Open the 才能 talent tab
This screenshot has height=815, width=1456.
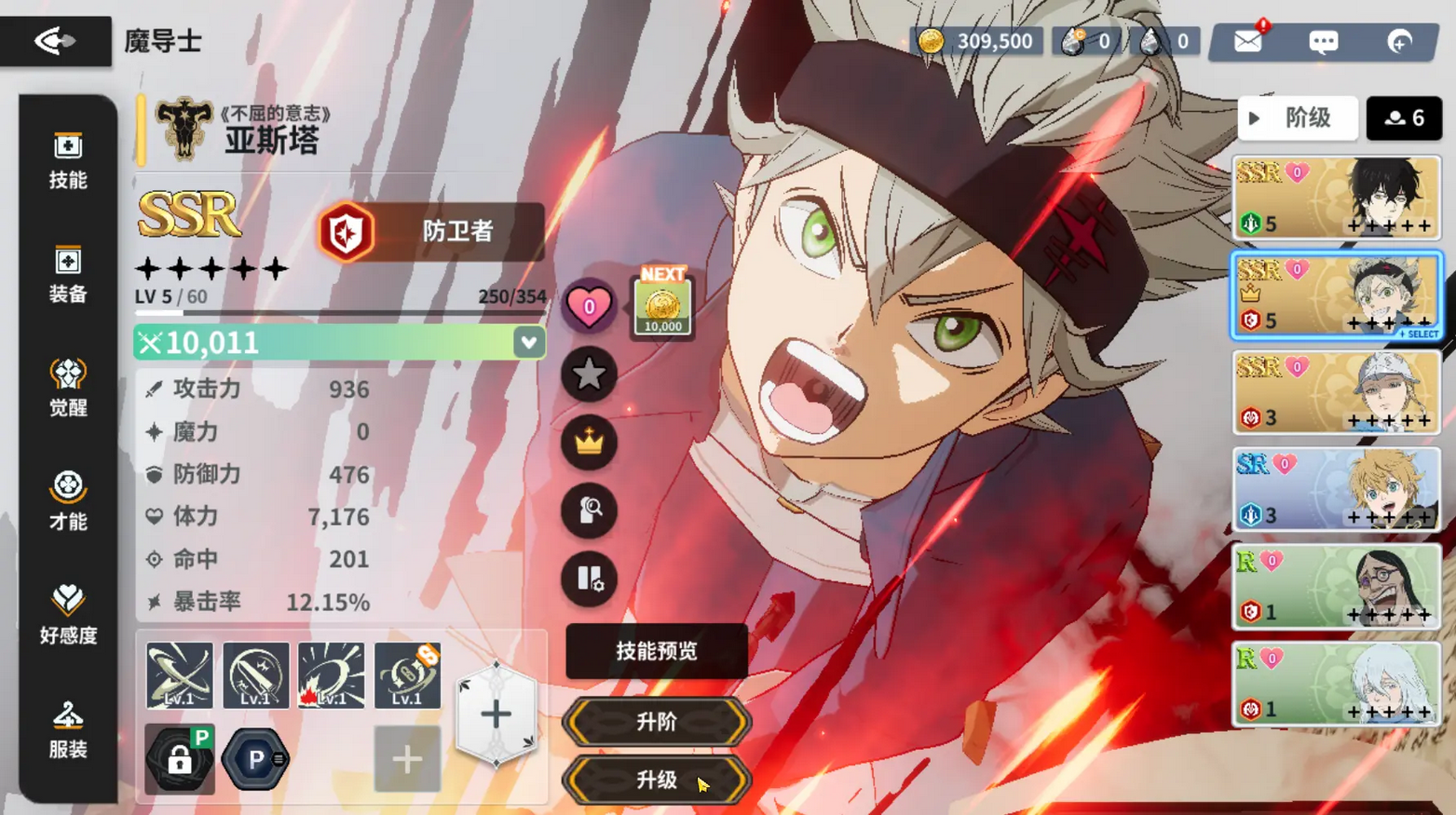click(68, 502)
